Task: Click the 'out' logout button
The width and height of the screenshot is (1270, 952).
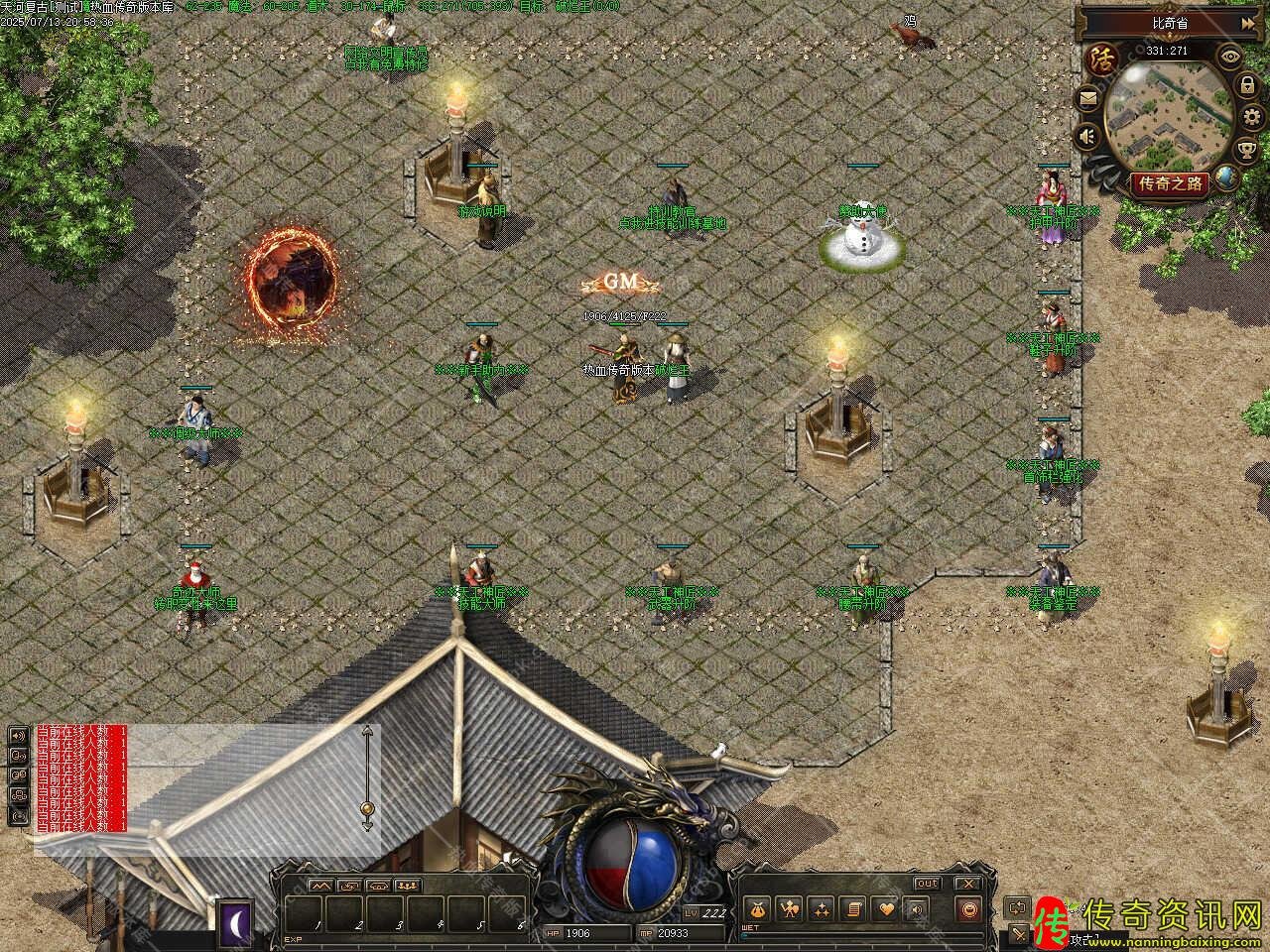Action: [x=927, y=883]
